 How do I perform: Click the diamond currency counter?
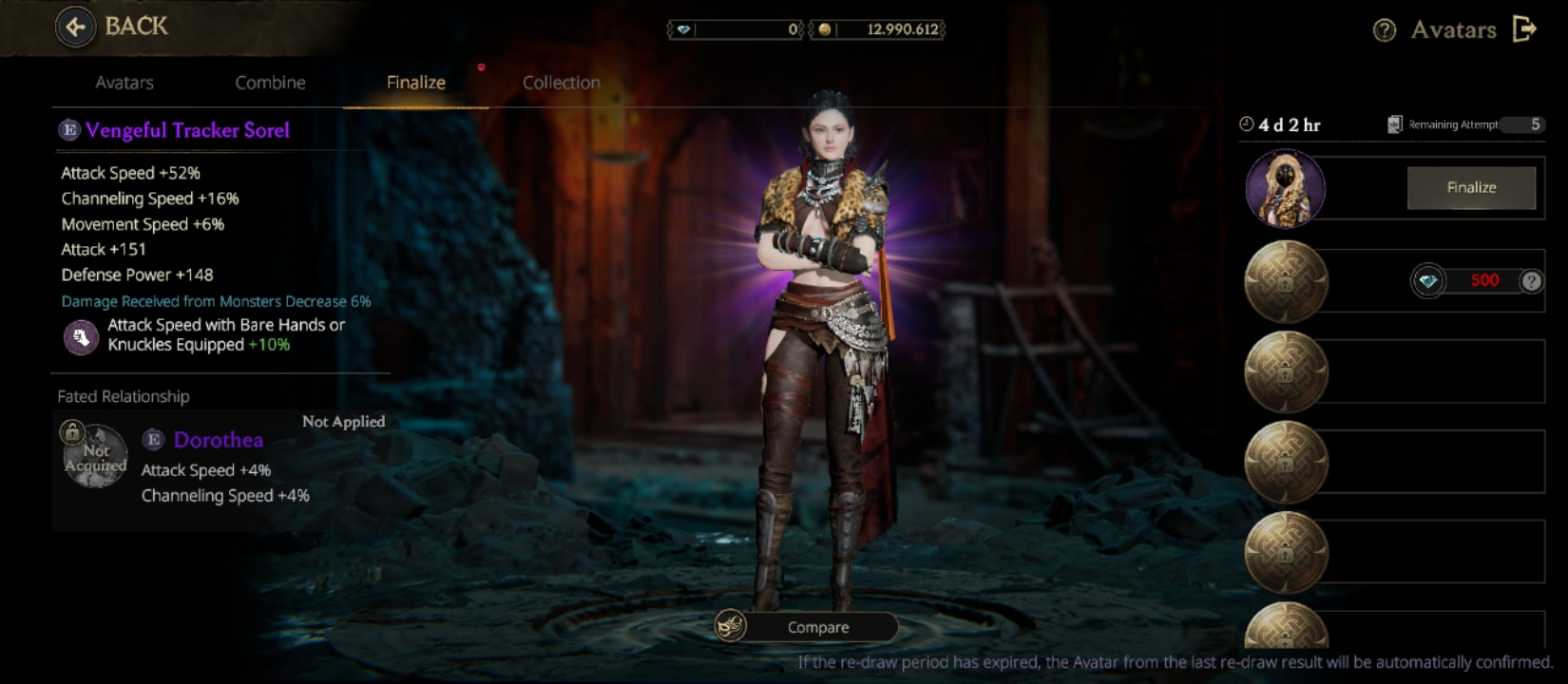pyautogui.click(x=737, y=29)
